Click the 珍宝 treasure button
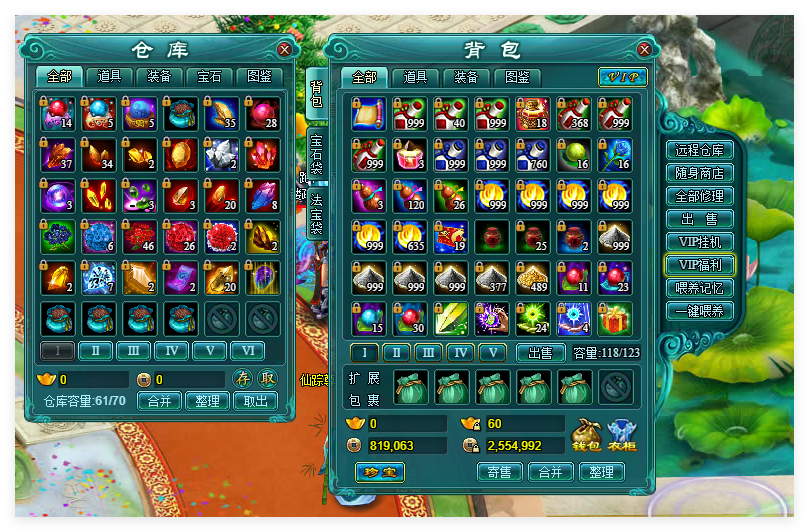Image resolution: width=809 pixels, height=532 pixels. [380, 472]
